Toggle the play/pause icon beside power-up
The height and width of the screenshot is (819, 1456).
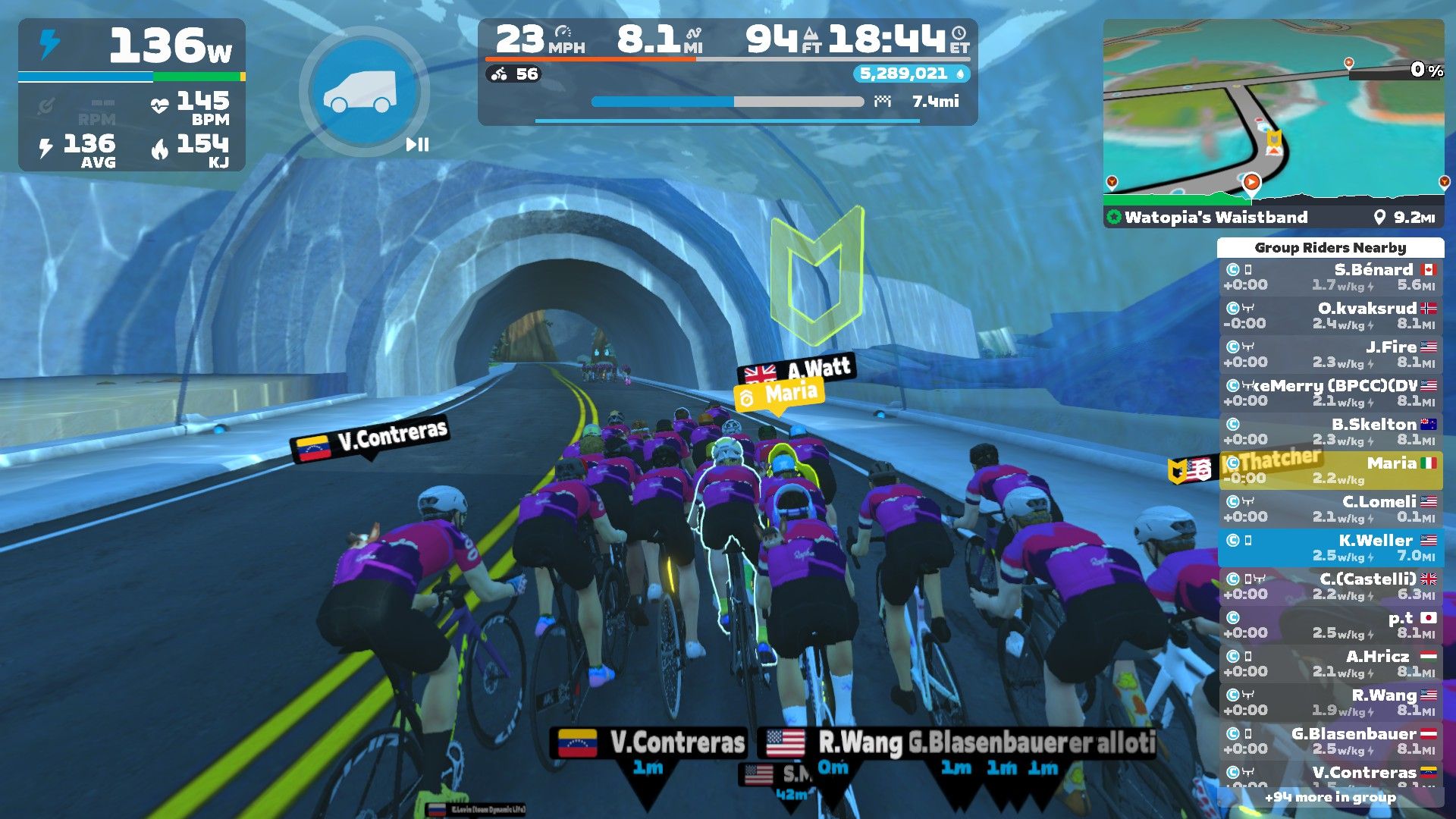(x=417, y=144)
